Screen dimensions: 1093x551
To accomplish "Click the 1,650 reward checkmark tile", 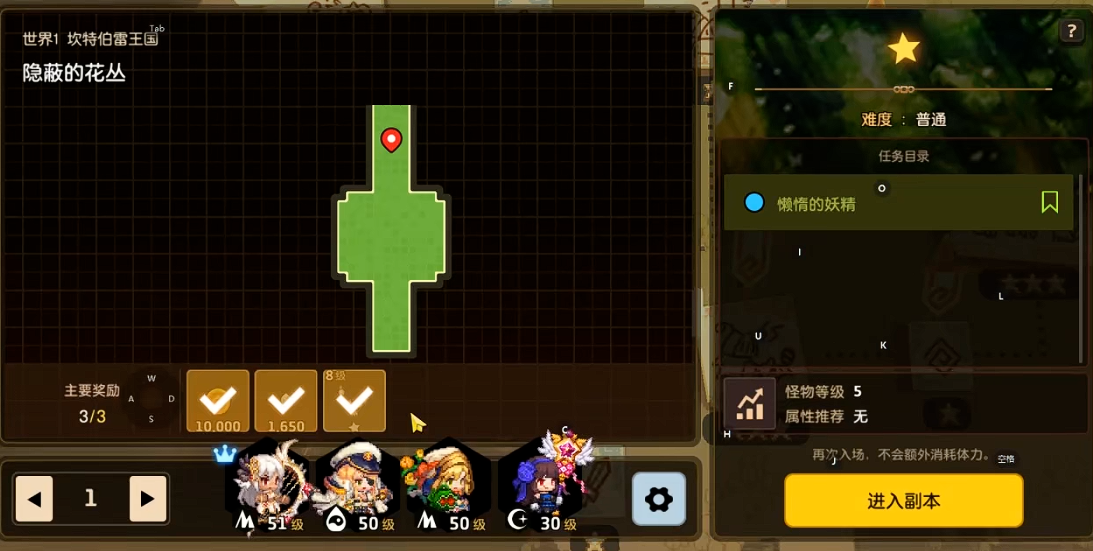I will [x=286, y=401].
